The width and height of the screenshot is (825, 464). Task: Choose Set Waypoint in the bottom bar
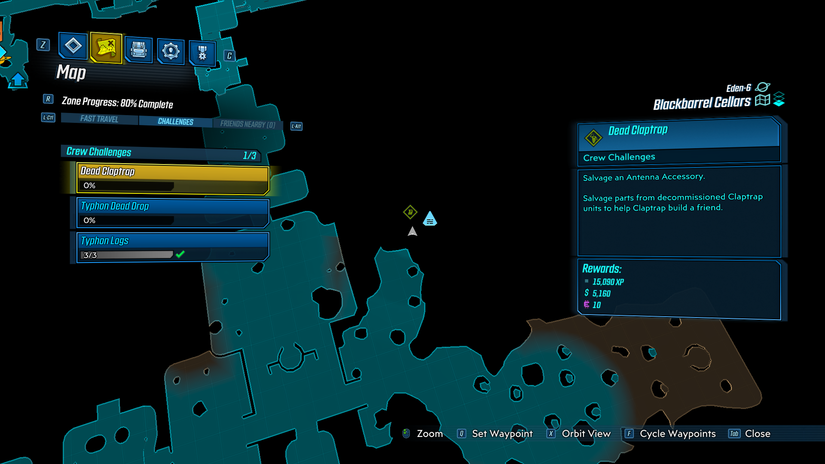pyautogui.click(x=491, y=434)
